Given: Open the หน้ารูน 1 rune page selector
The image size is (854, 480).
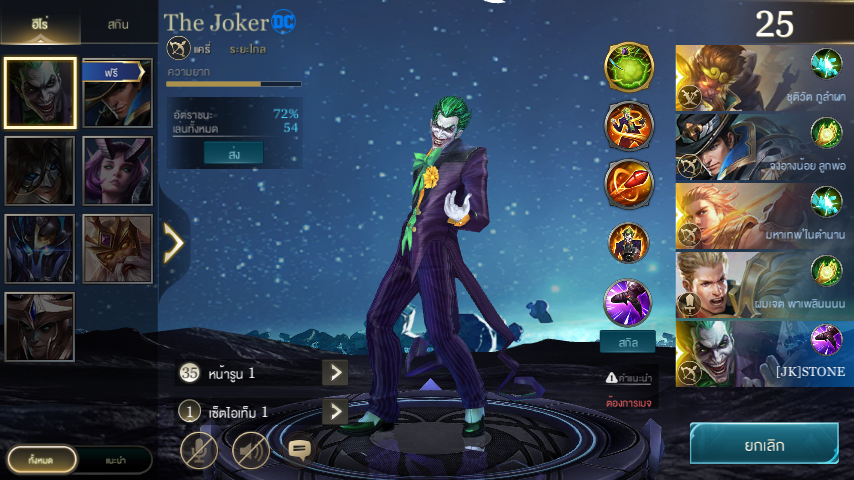Looking at the screenshot, I should tap(335, 373).
